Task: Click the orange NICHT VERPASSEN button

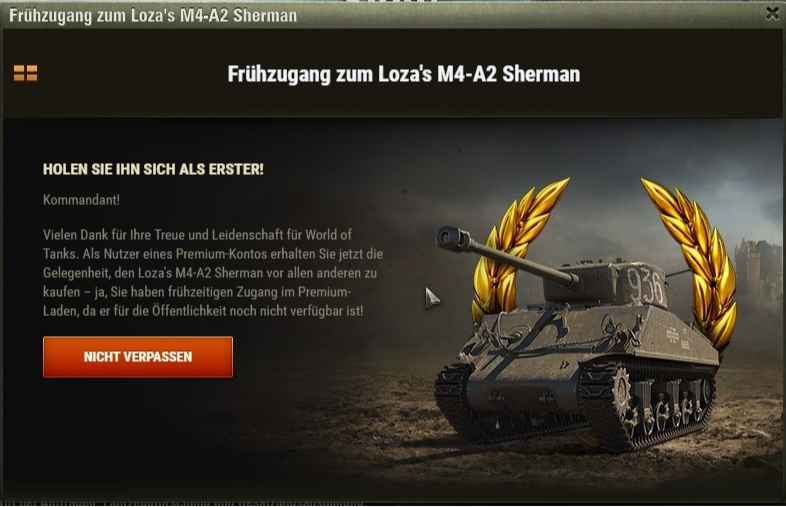Action: click(x=138, y=357)
